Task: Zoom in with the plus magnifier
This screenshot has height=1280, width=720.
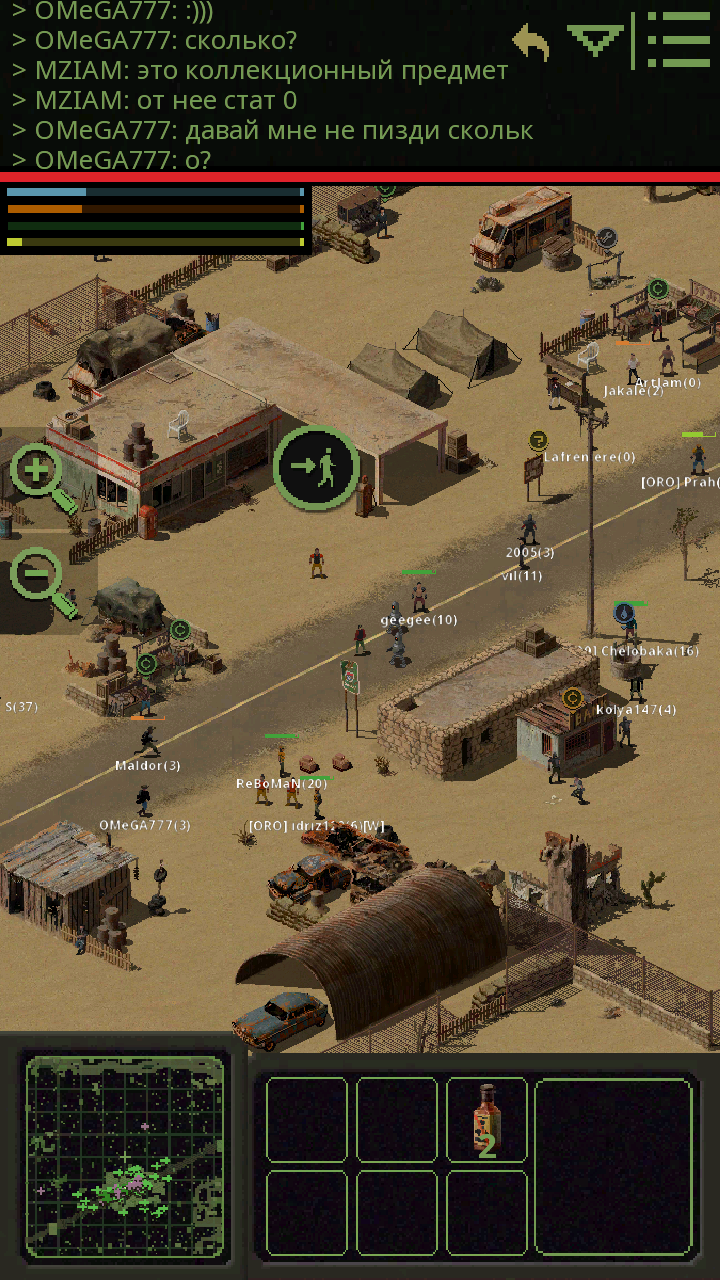Action: tap(41, 475)
